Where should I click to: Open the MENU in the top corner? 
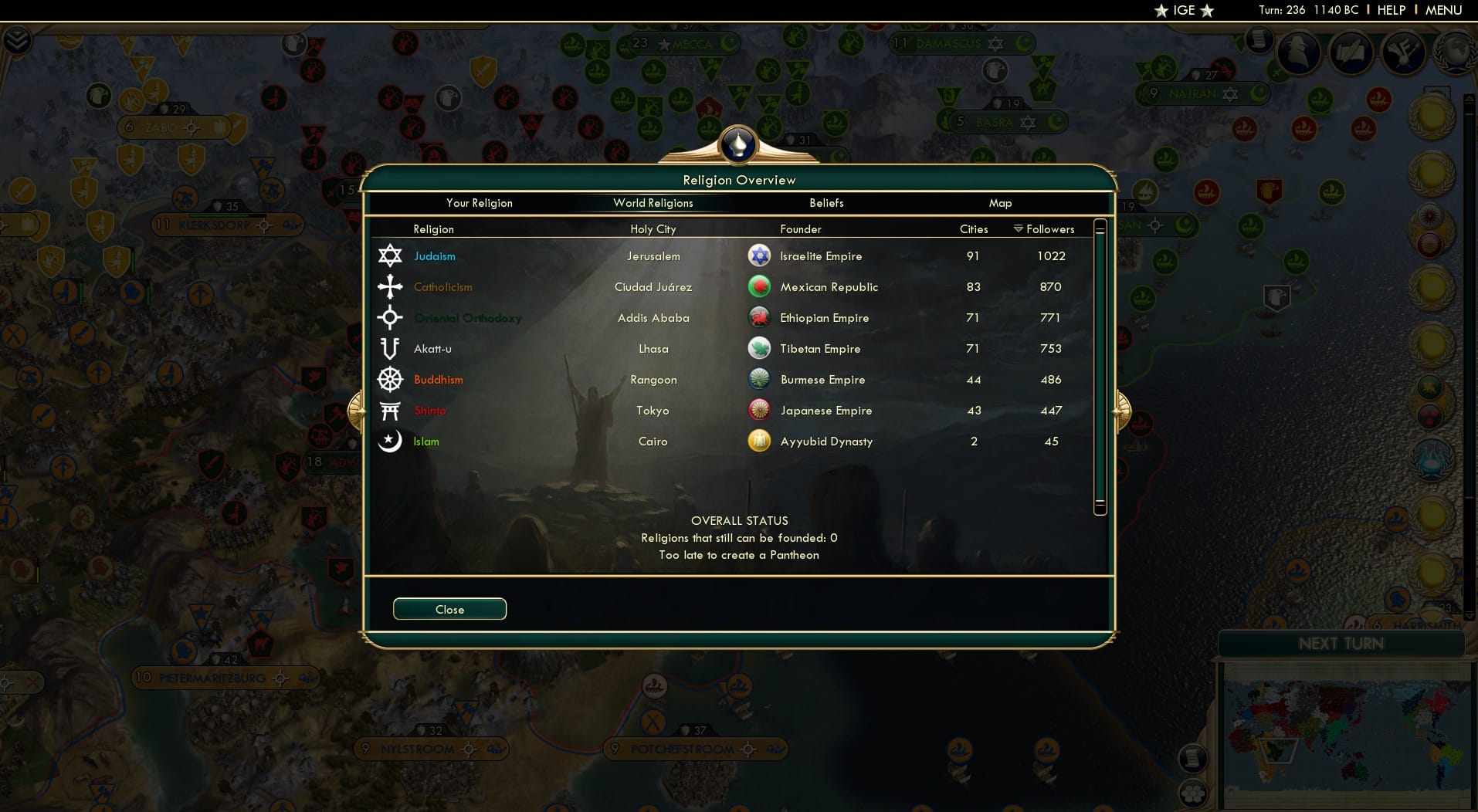click(1445, 10)
